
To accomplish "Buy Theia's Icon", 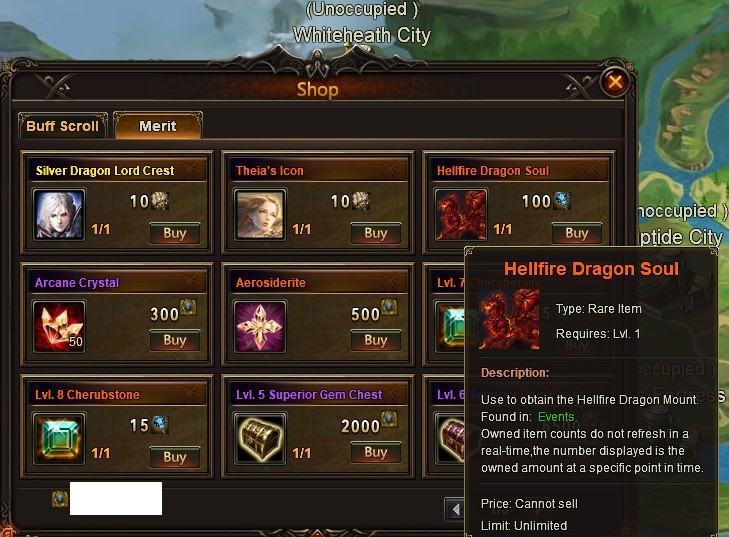I will click(x=375, y=233).
